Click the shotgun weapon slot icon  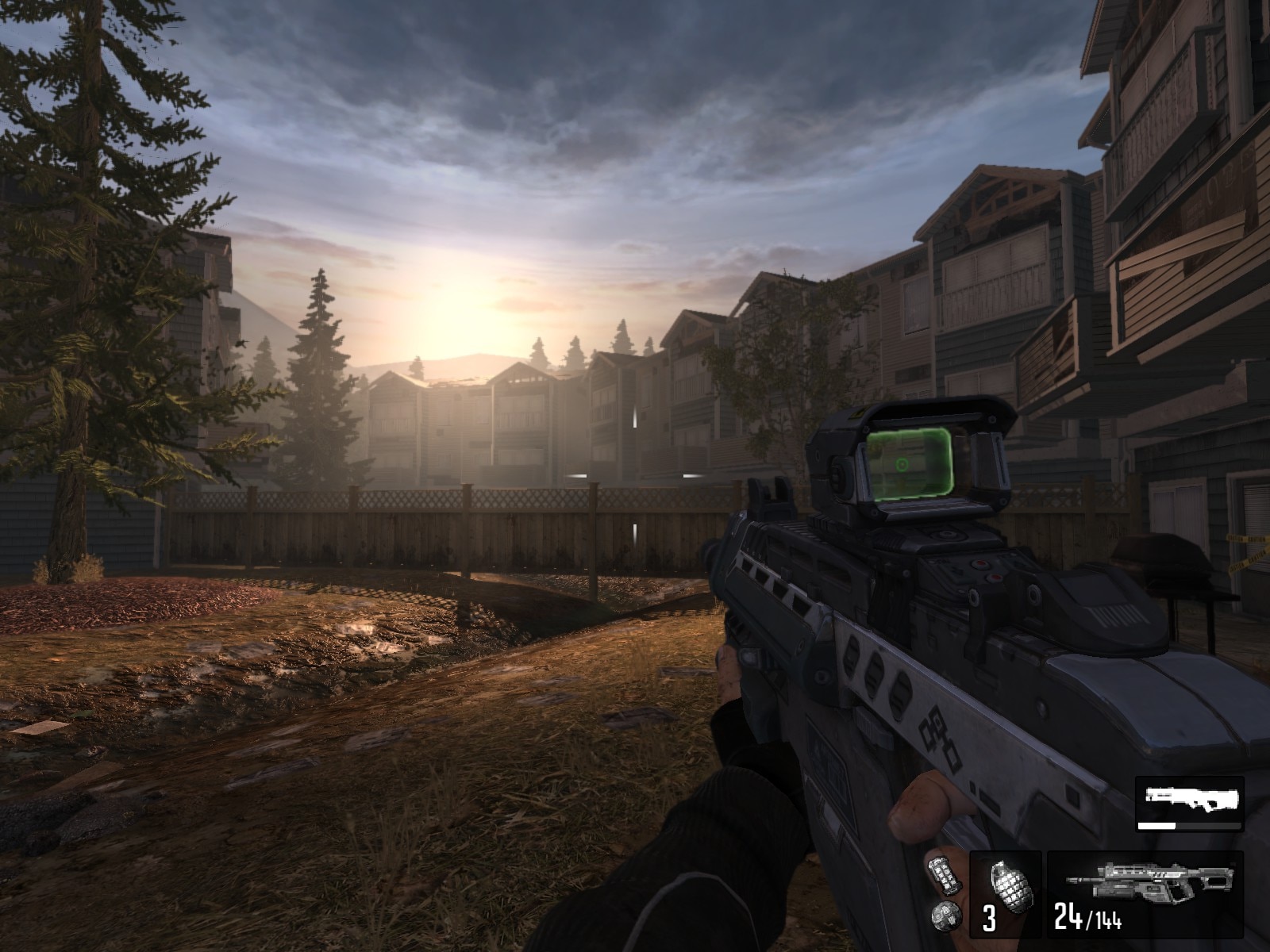coord(1191,797)
